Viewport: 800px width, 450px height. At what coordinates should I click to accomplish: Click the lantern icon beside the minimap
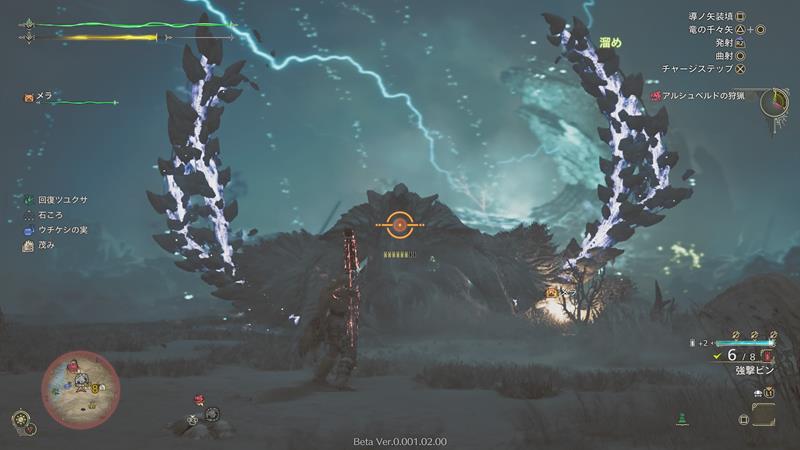point(19,419)
